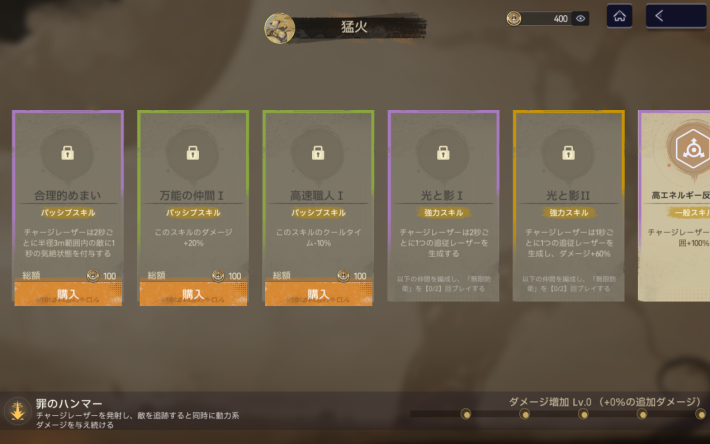Select the 罪のハンマー skill icon
Image resolution: width=710 pixels, height=444 pixels.
click(x=16, y=410)
